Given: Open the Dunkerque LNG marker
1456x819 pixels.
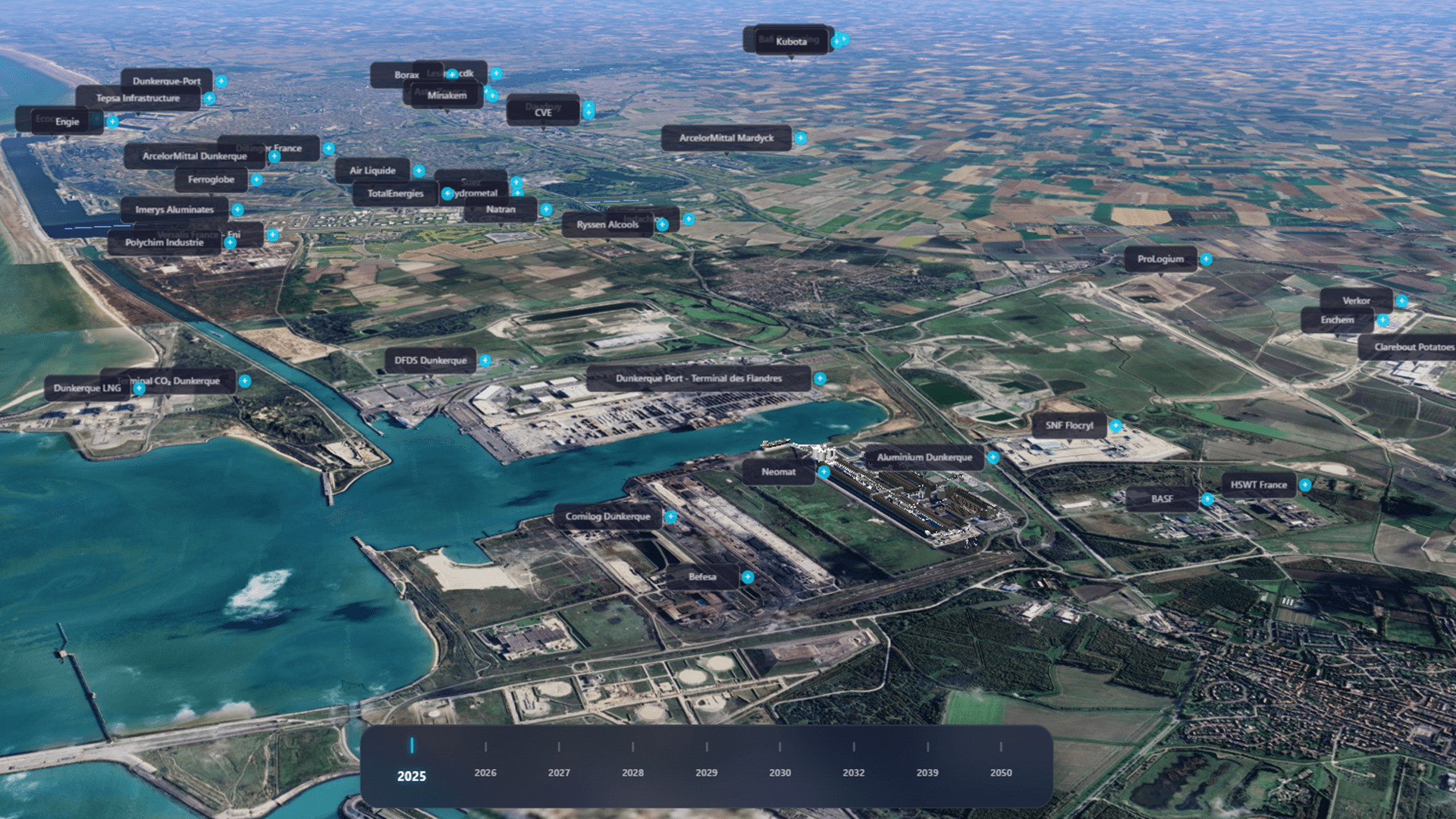Looking at the screenshot, I should [86, 388].
